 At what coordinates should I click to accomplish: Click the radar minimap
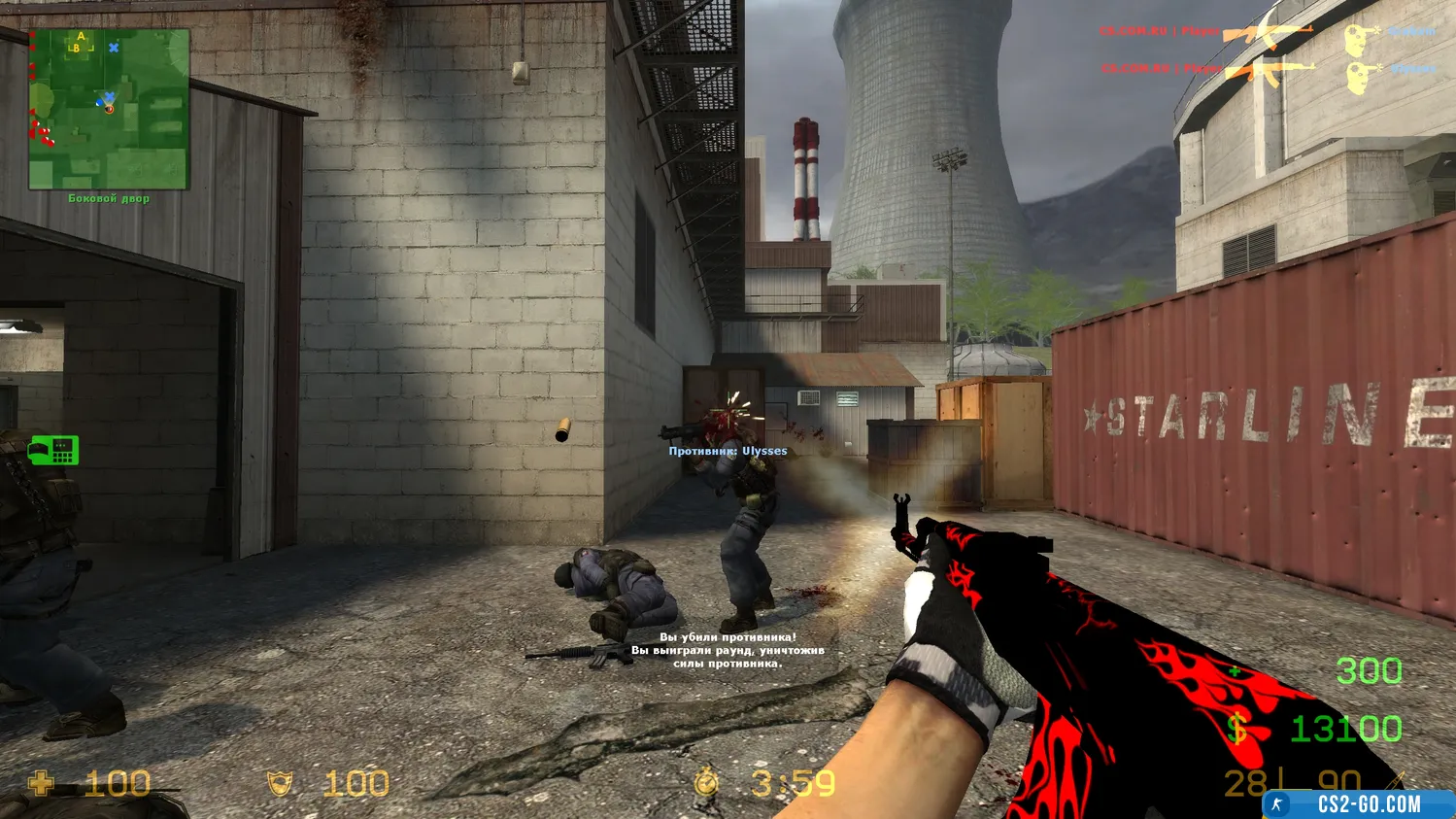tap(109, 109)
